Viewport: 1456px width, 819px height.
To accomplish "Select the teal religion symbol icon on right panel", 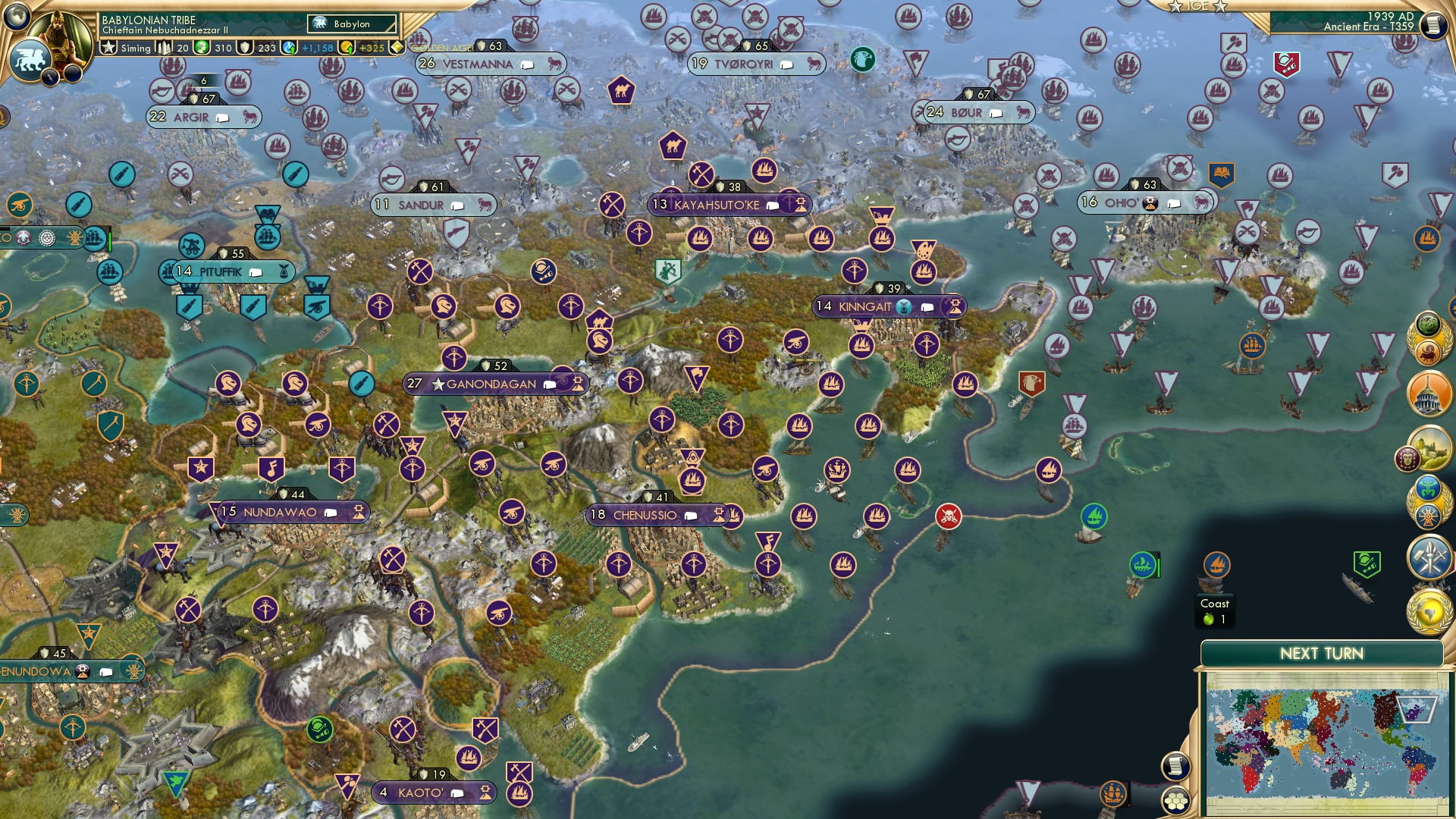I will pyautogui.click(x=1429, y=487).
